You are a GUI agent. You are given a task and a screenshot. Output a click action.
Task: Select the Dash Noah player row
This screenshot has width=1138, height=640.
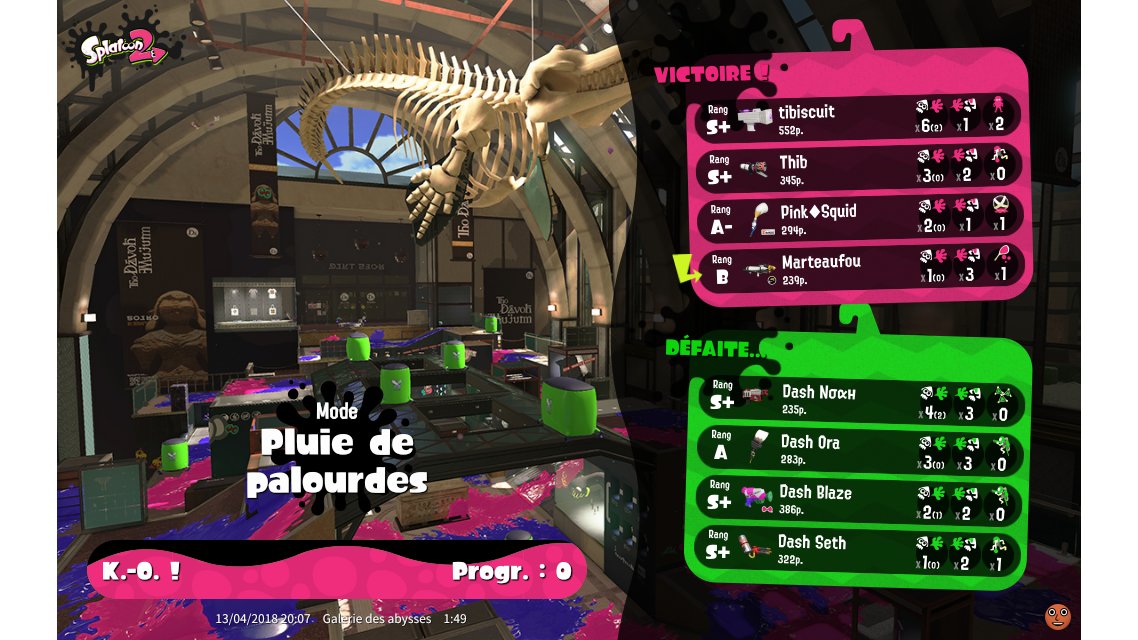click(x=858, y=400)
